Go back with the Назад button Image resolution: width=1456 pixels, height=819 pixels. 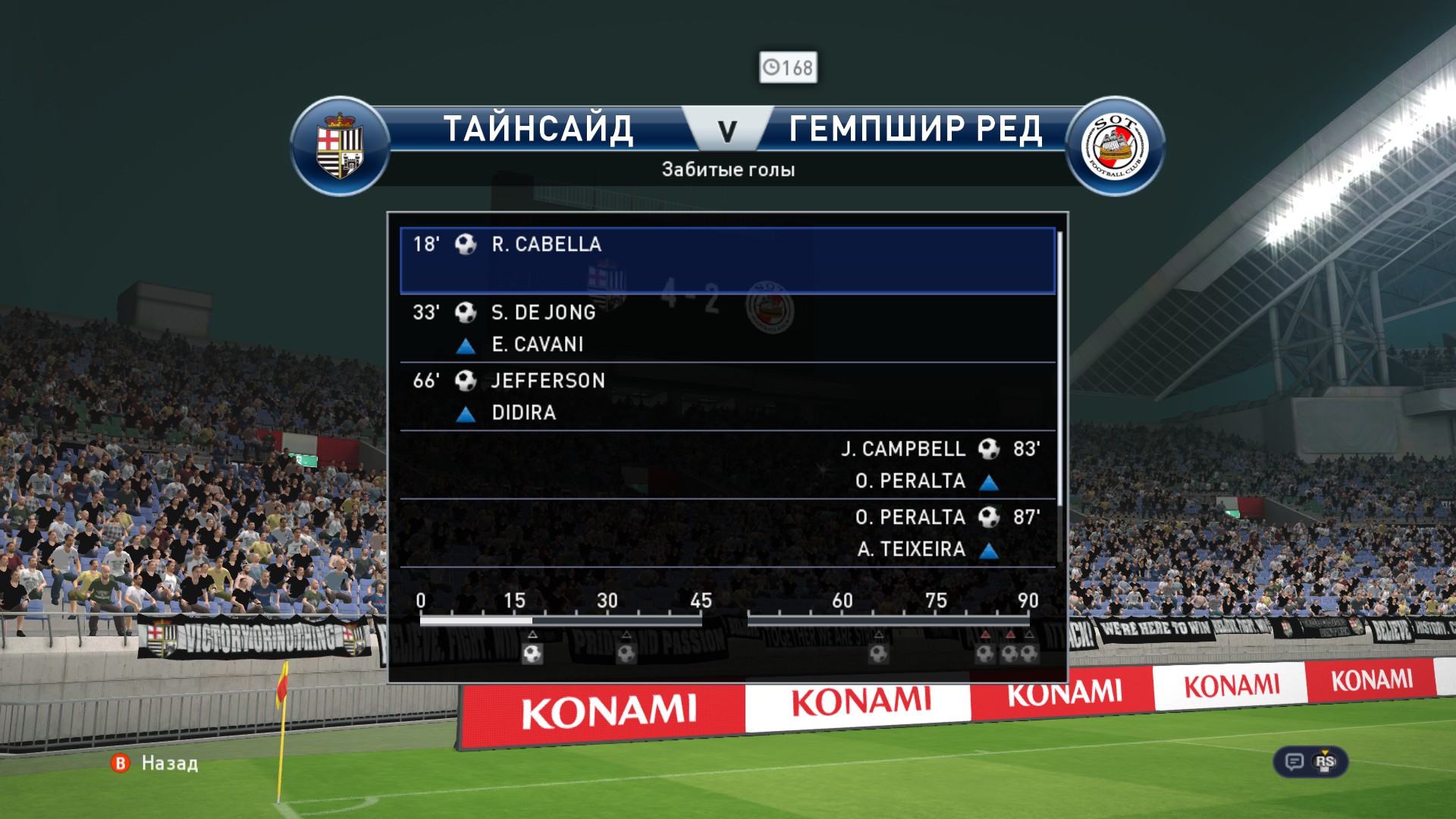pos(155,763)
